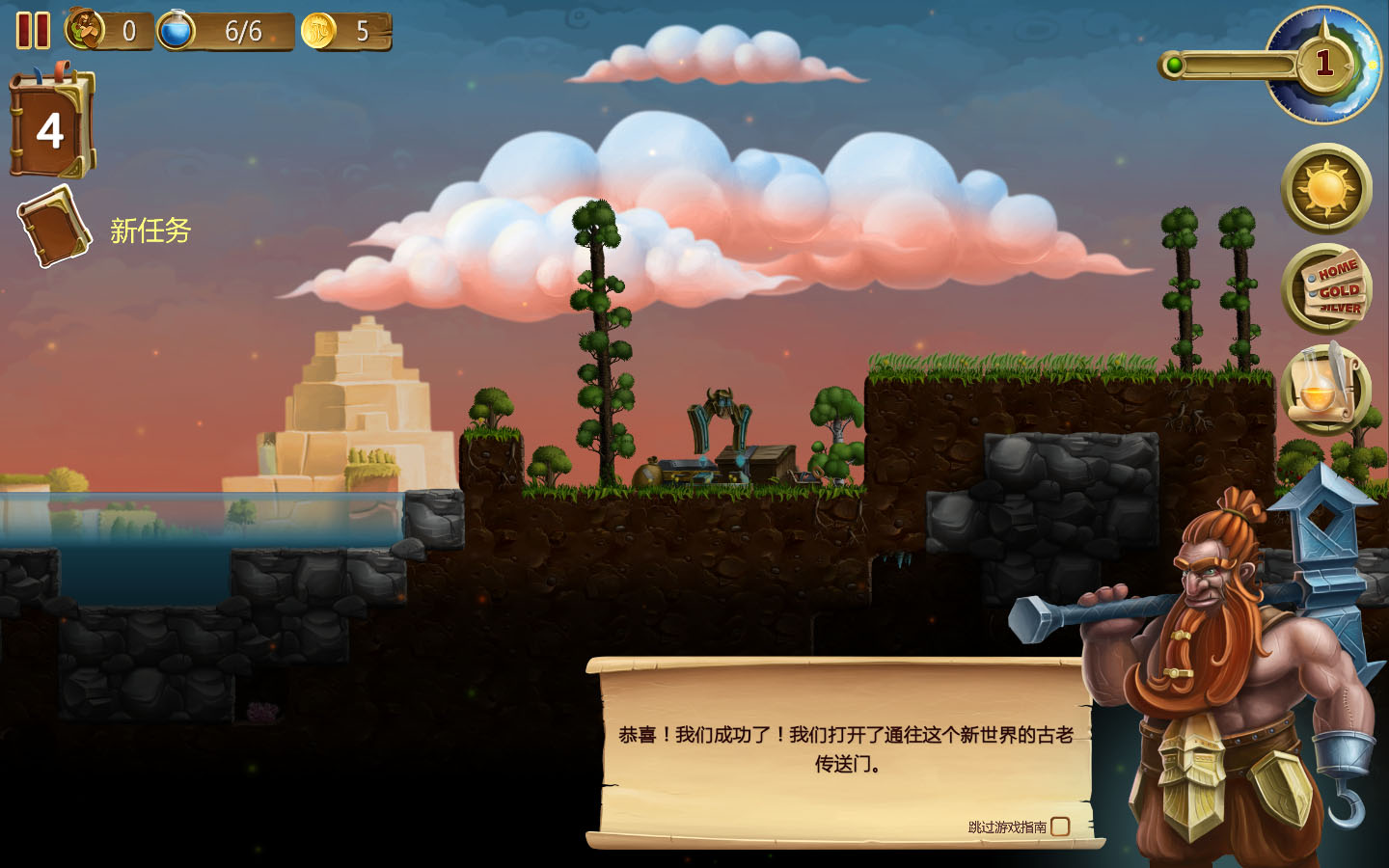Click the 新任务 text label
The width and height of the screenshot is (1389, 868).
click(150, 231)
